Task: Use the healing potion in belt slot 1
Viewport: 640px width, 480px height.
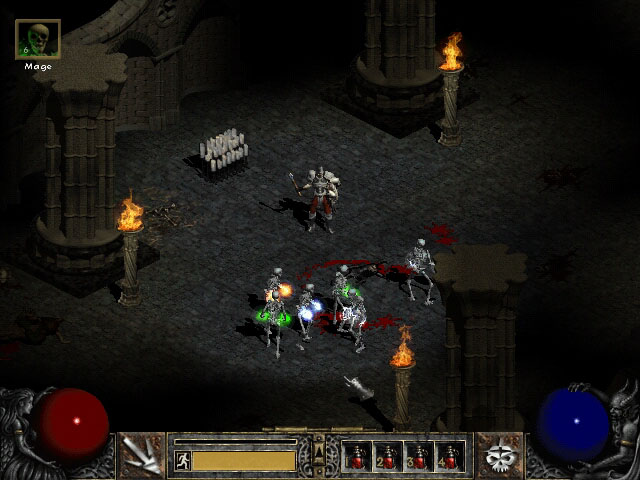Action: (x=357, y=457)
